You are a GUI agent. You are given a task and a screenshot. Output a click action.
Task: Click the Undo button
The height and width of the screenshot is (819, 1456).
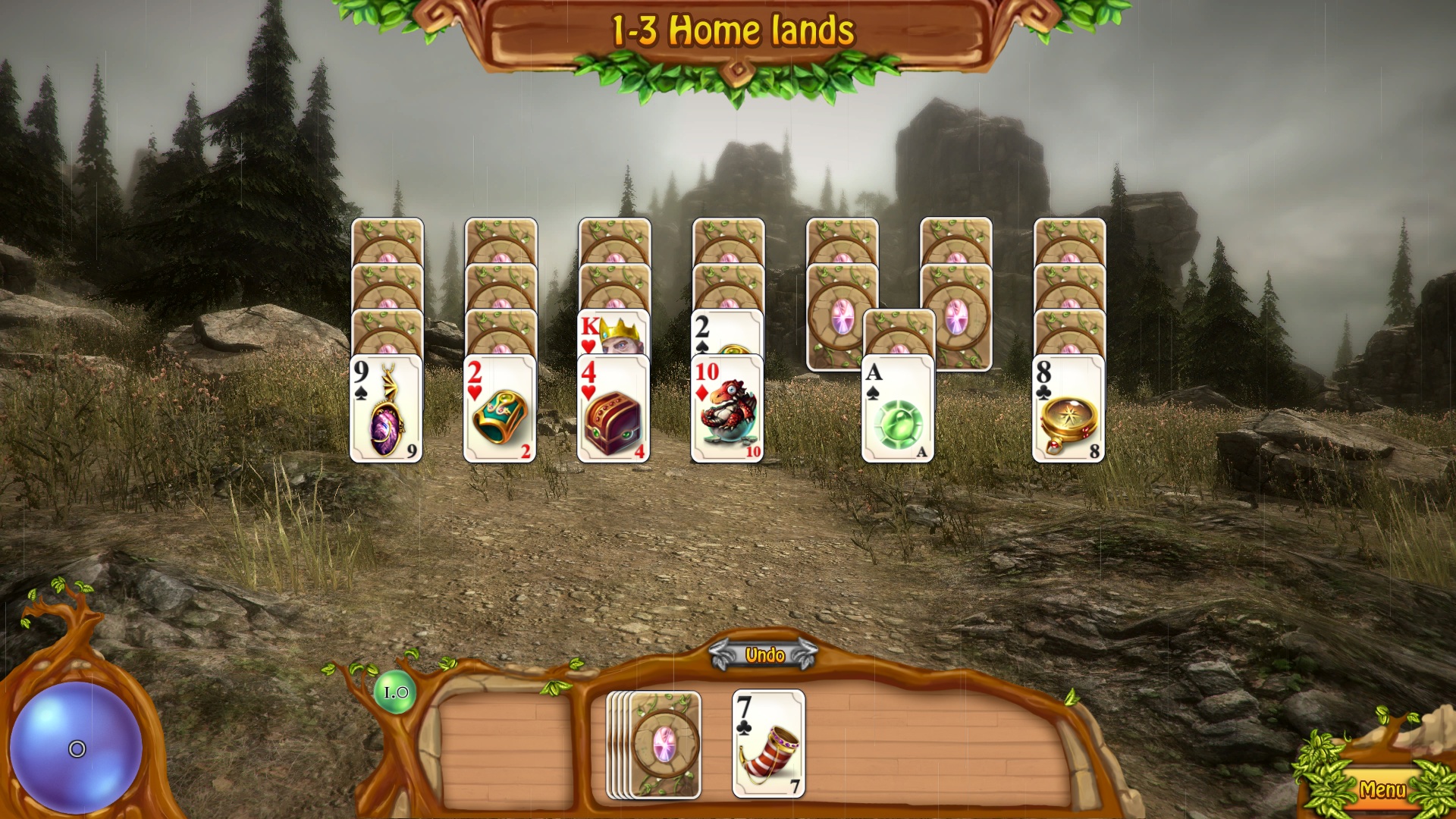[x=764, y=655]
